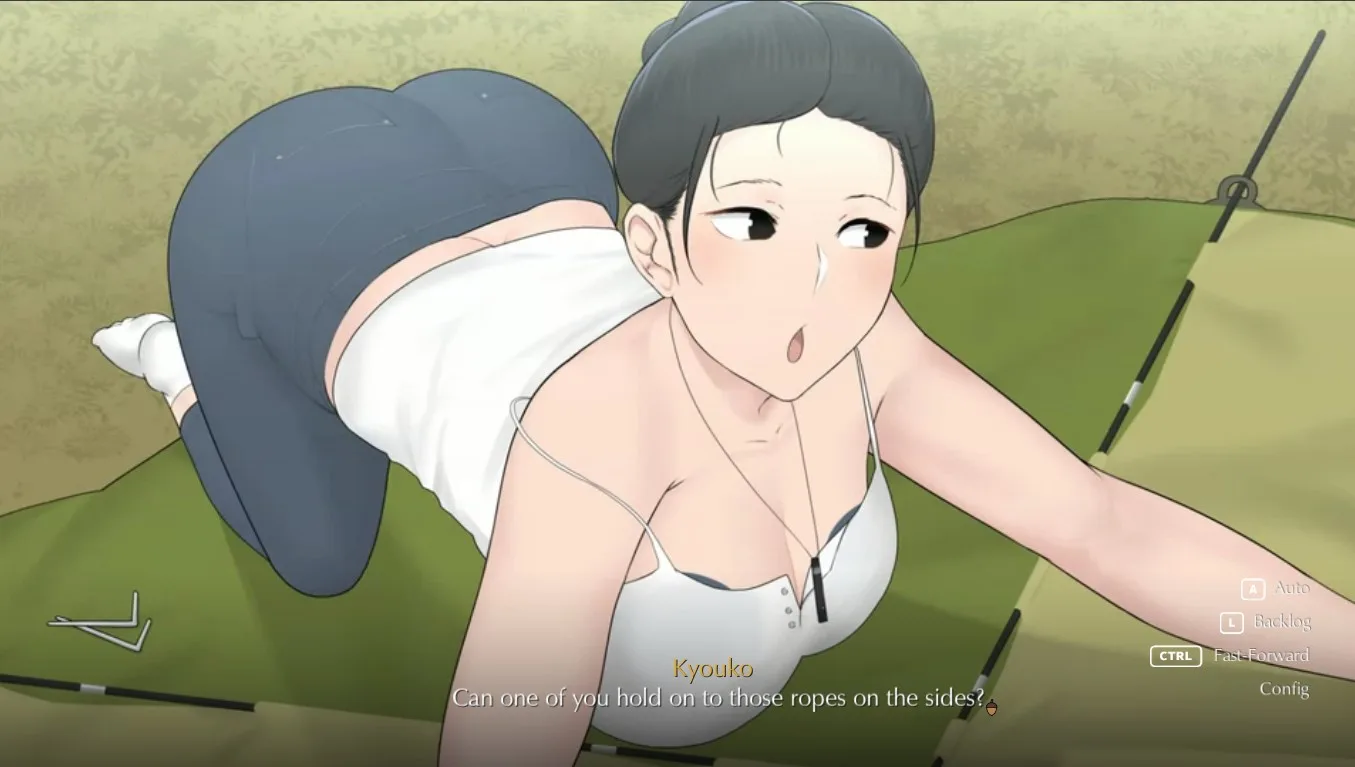1355x767 pixels.
Task: Activate Fast-Forward to skip text
Action: coord(1260,656)
